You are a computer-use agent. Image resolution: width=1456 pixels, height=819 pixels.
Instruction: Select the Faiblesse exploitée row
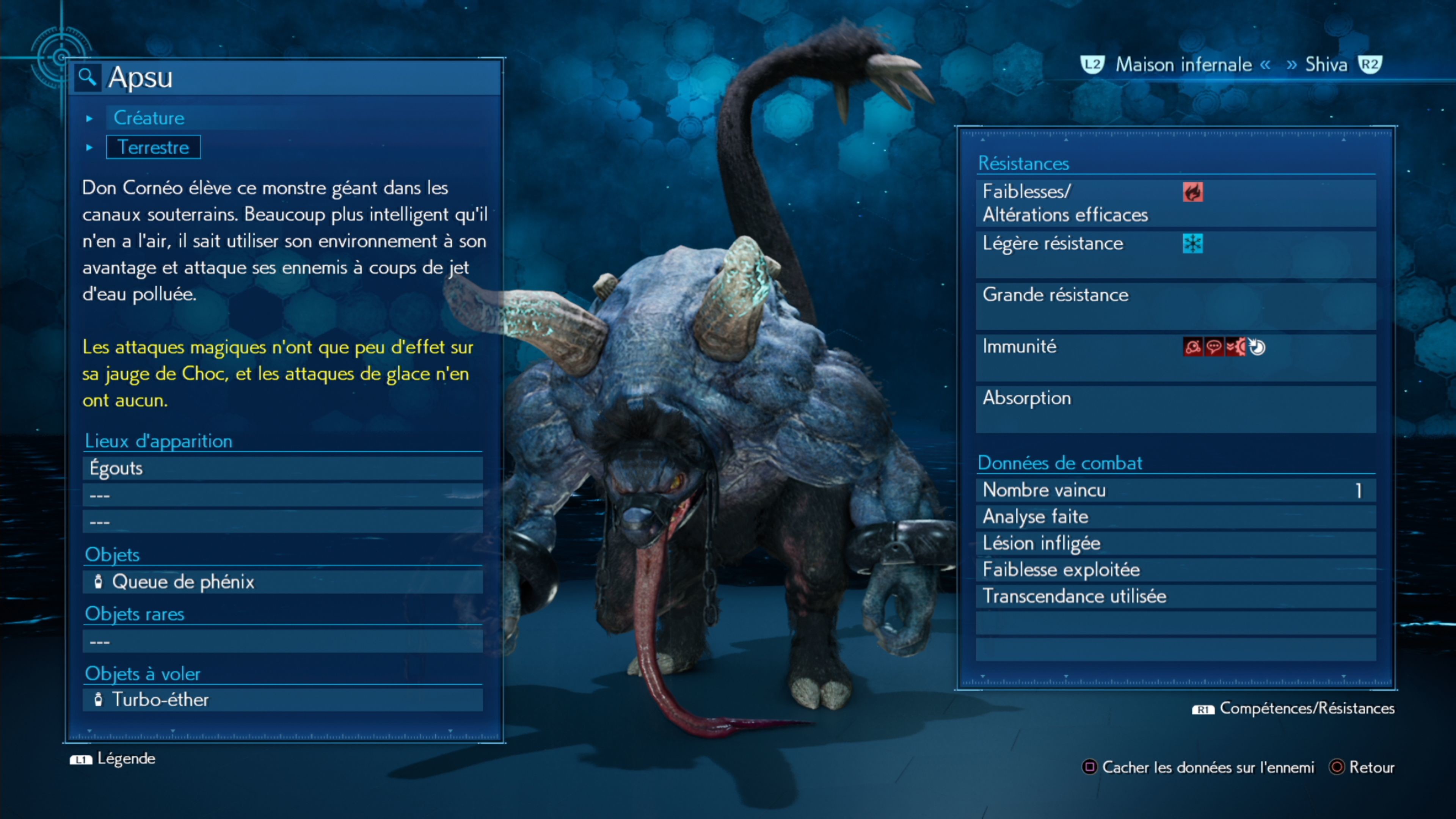click(1176, 570)
